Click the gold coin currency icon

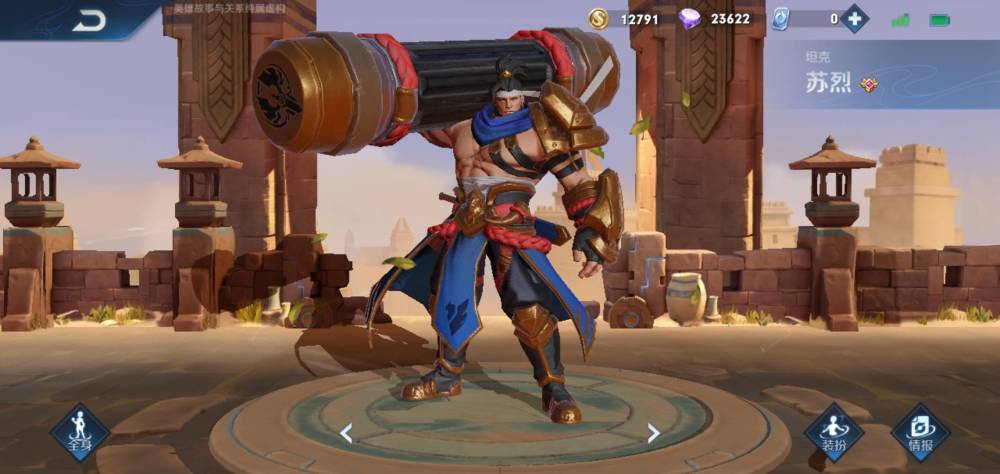pyautogui.click(x=599, y=18)
